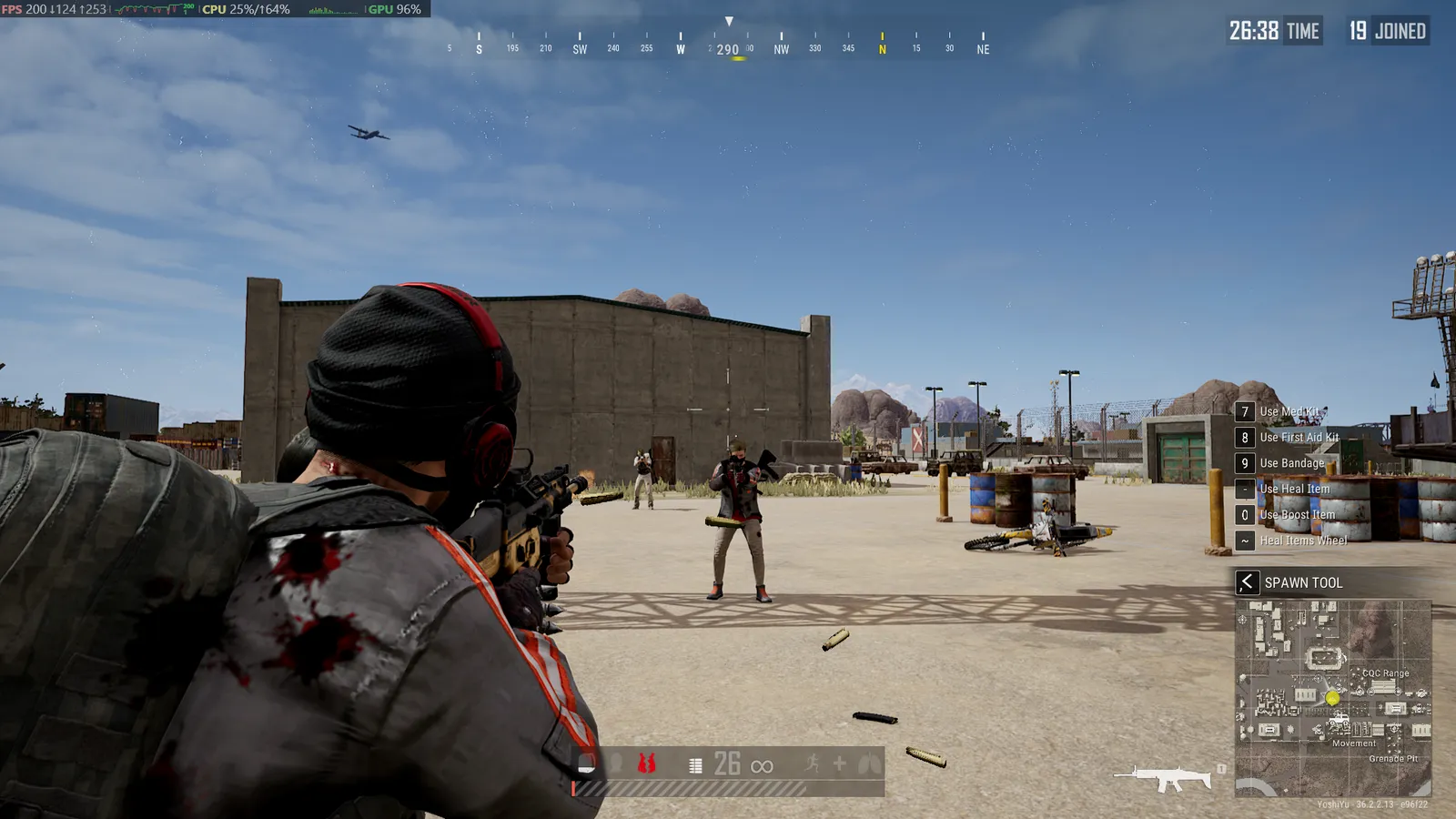The image size is (1456, 819).
Task: Click the helmet status icon
Action: (588, 763)
